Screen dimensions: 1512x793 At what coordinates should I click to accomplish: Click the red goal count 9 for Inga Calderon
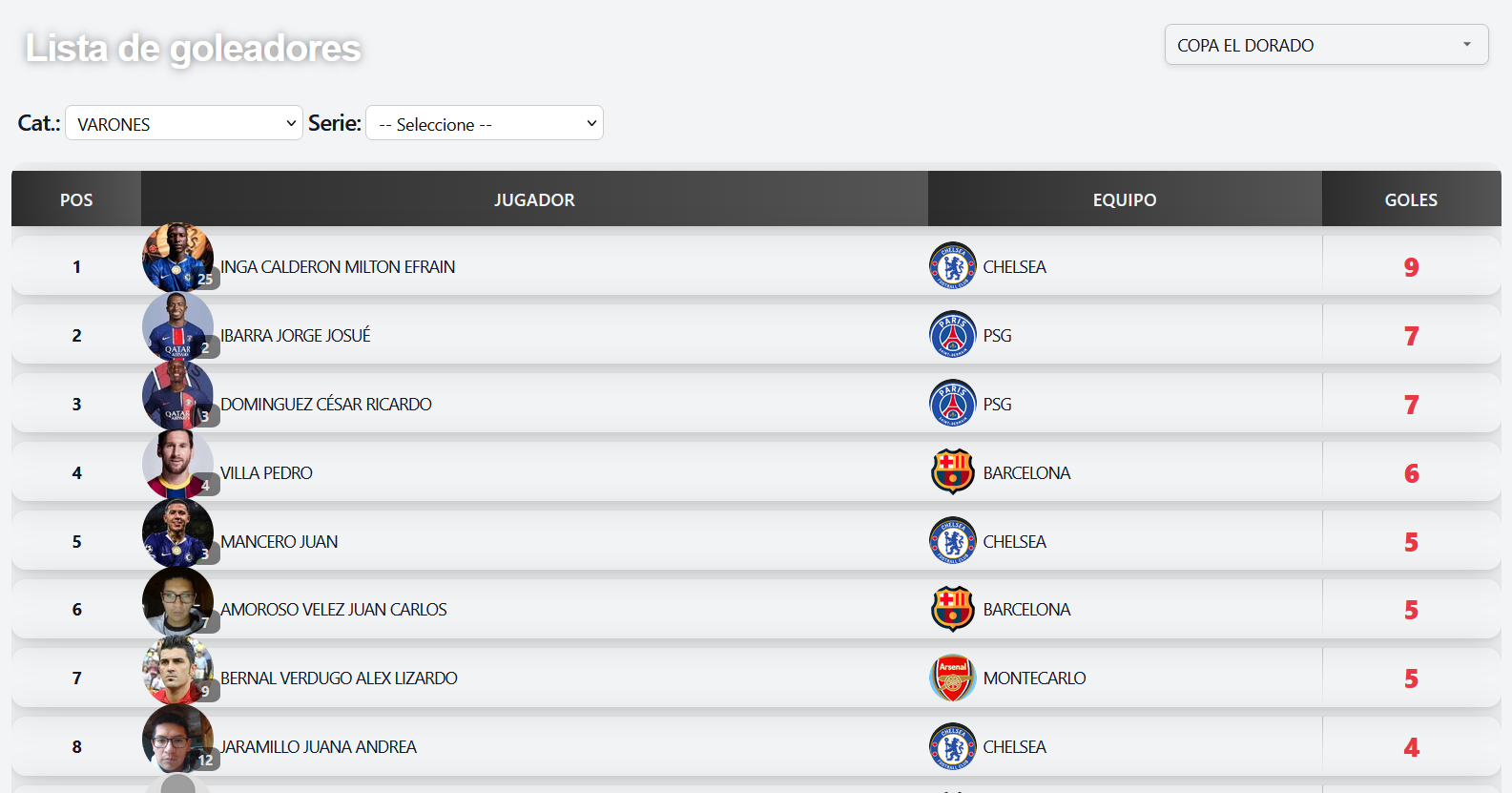1411,268
